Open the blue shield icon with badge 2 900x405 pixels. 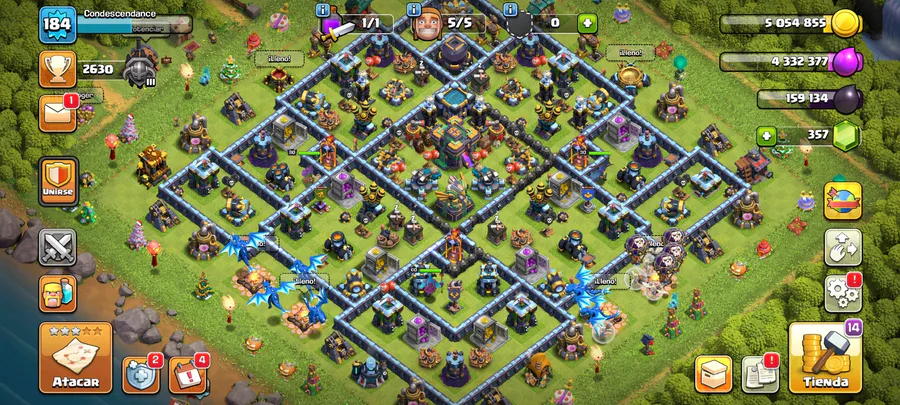coord(141,374)
